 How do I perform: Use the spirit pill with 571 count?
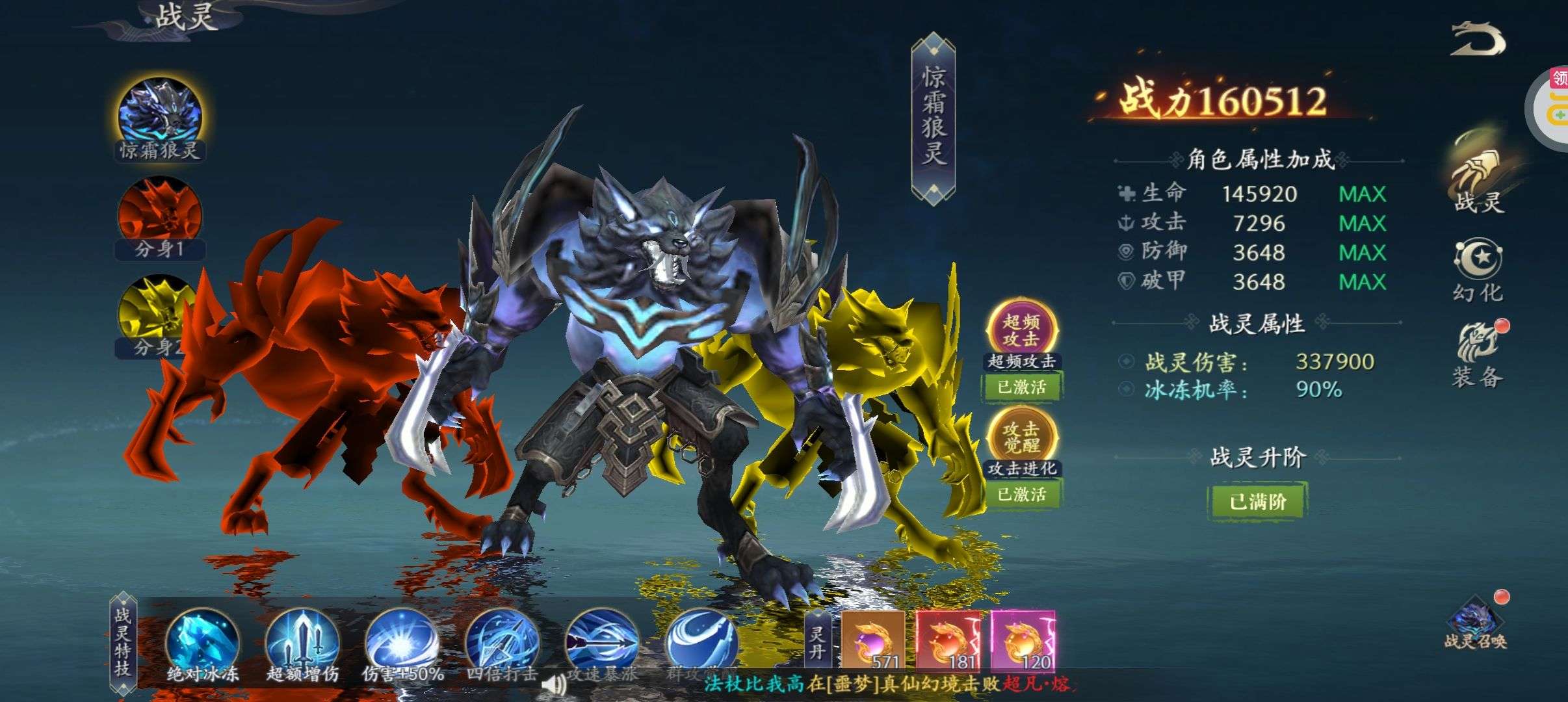coord(873,640)
